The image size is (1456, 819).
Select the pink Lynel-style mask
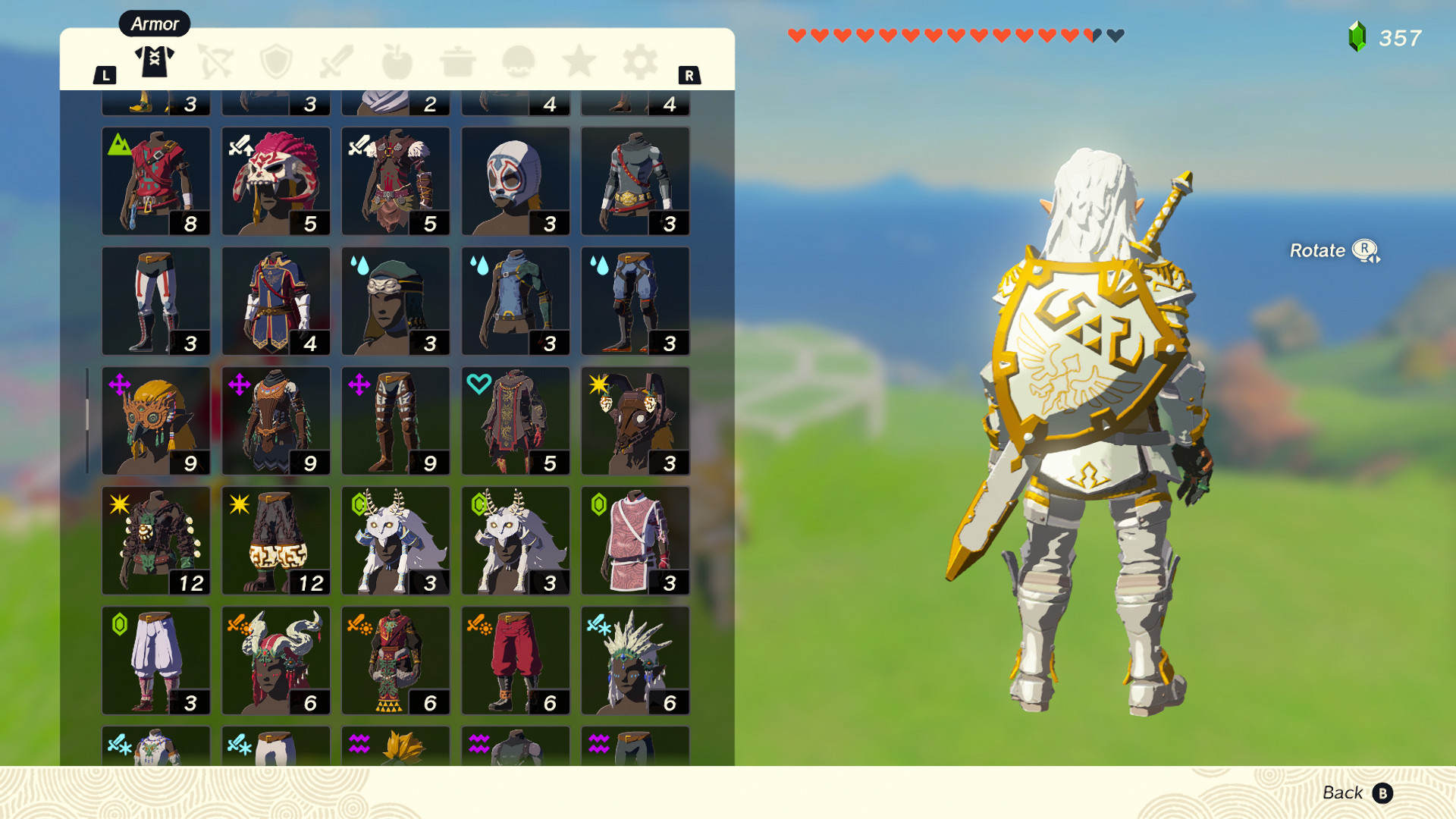pos(275,182)
